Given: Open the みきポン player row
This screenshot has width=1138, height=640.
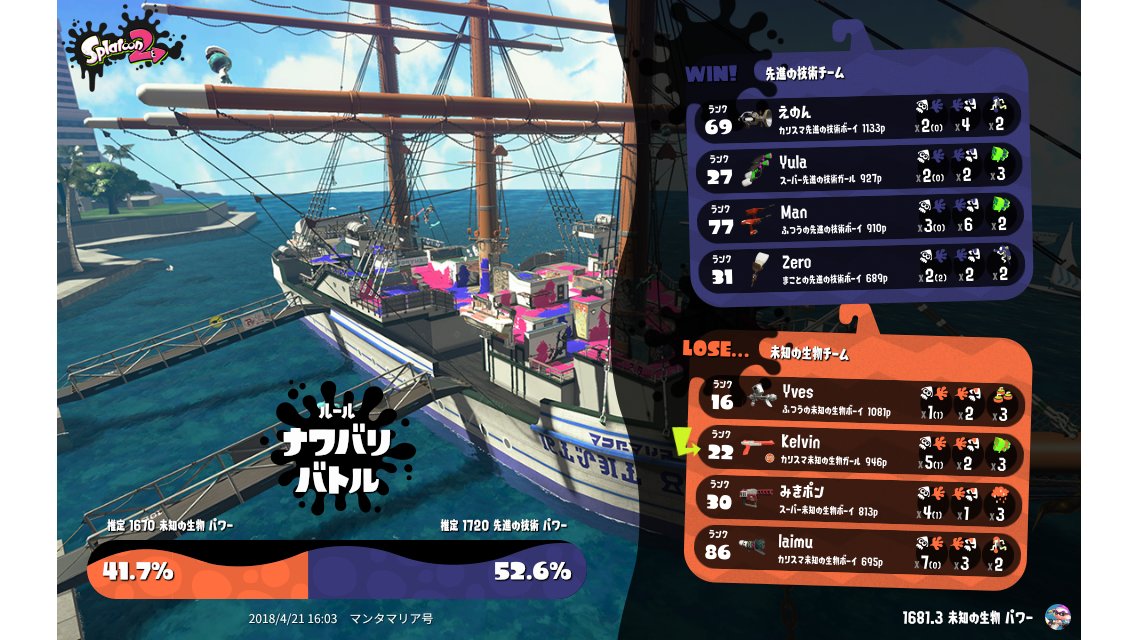Looking at the screenshot, I should (860, 500).
